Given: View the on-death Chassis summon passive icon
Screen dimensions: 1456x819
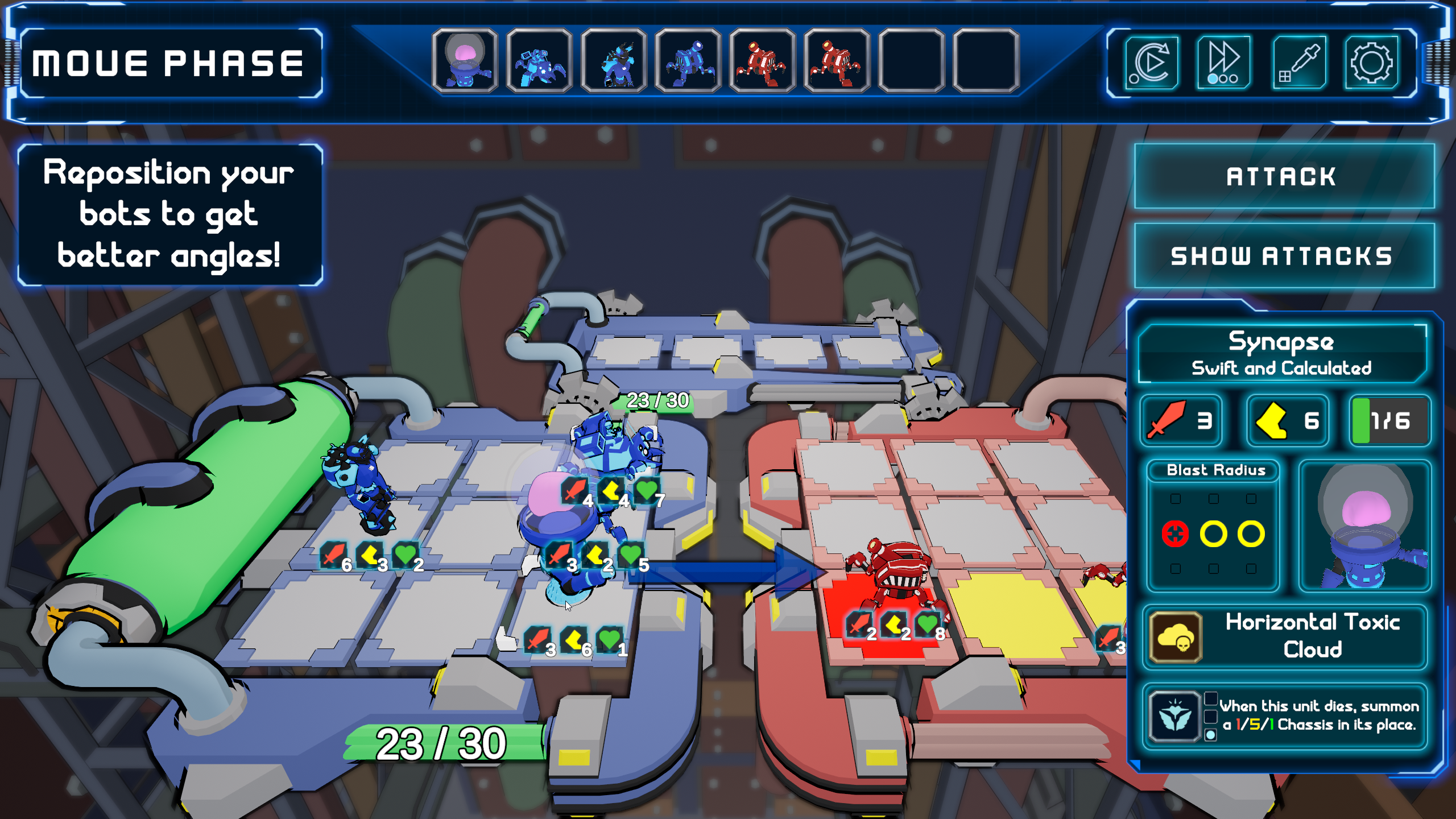Looking at the screenshot, I should [1174, 717].
